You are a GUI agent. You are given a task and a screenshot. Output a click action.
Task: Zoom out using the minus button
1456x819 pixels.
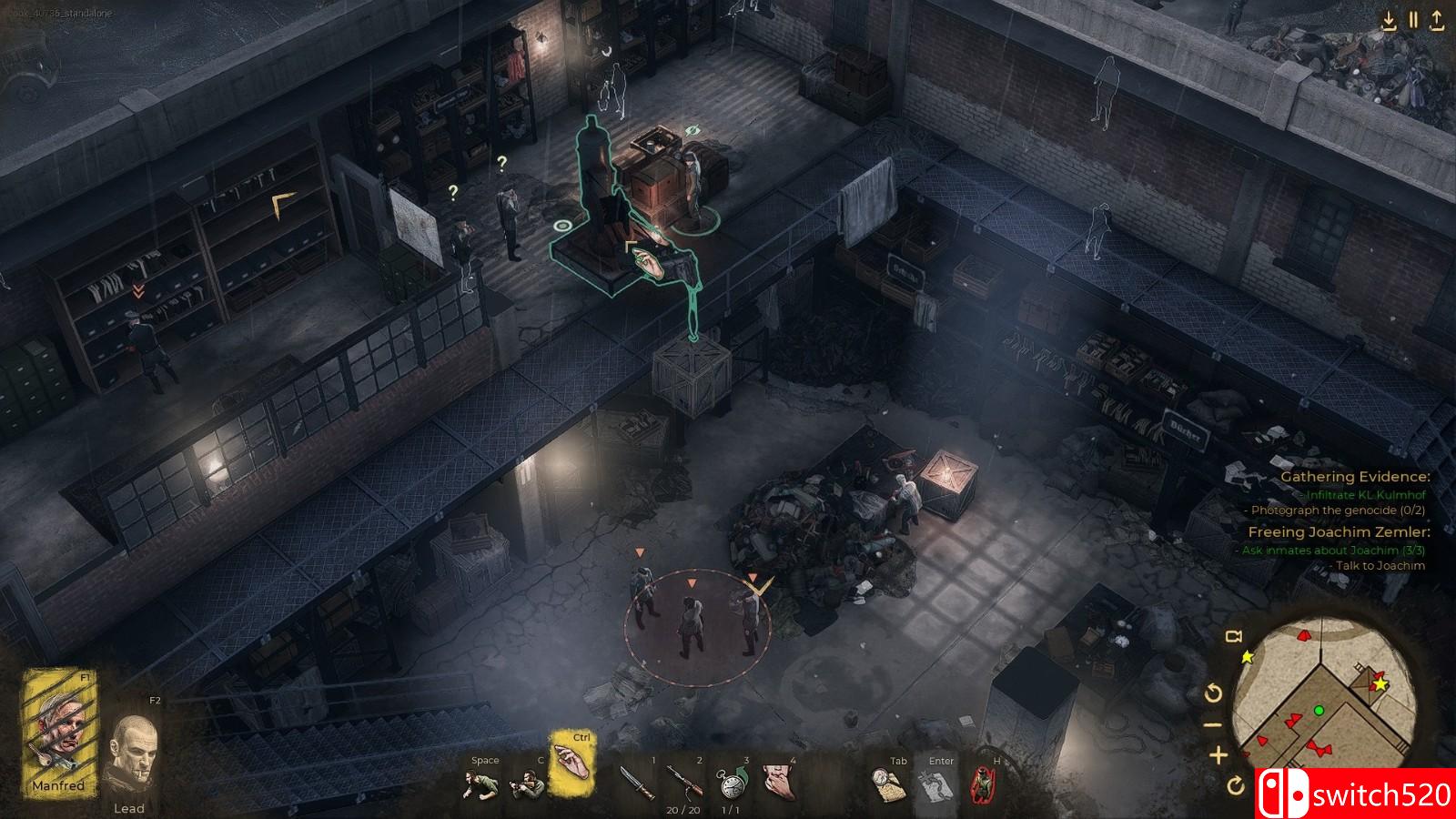pyautogui.click(x=1214, y=725)
